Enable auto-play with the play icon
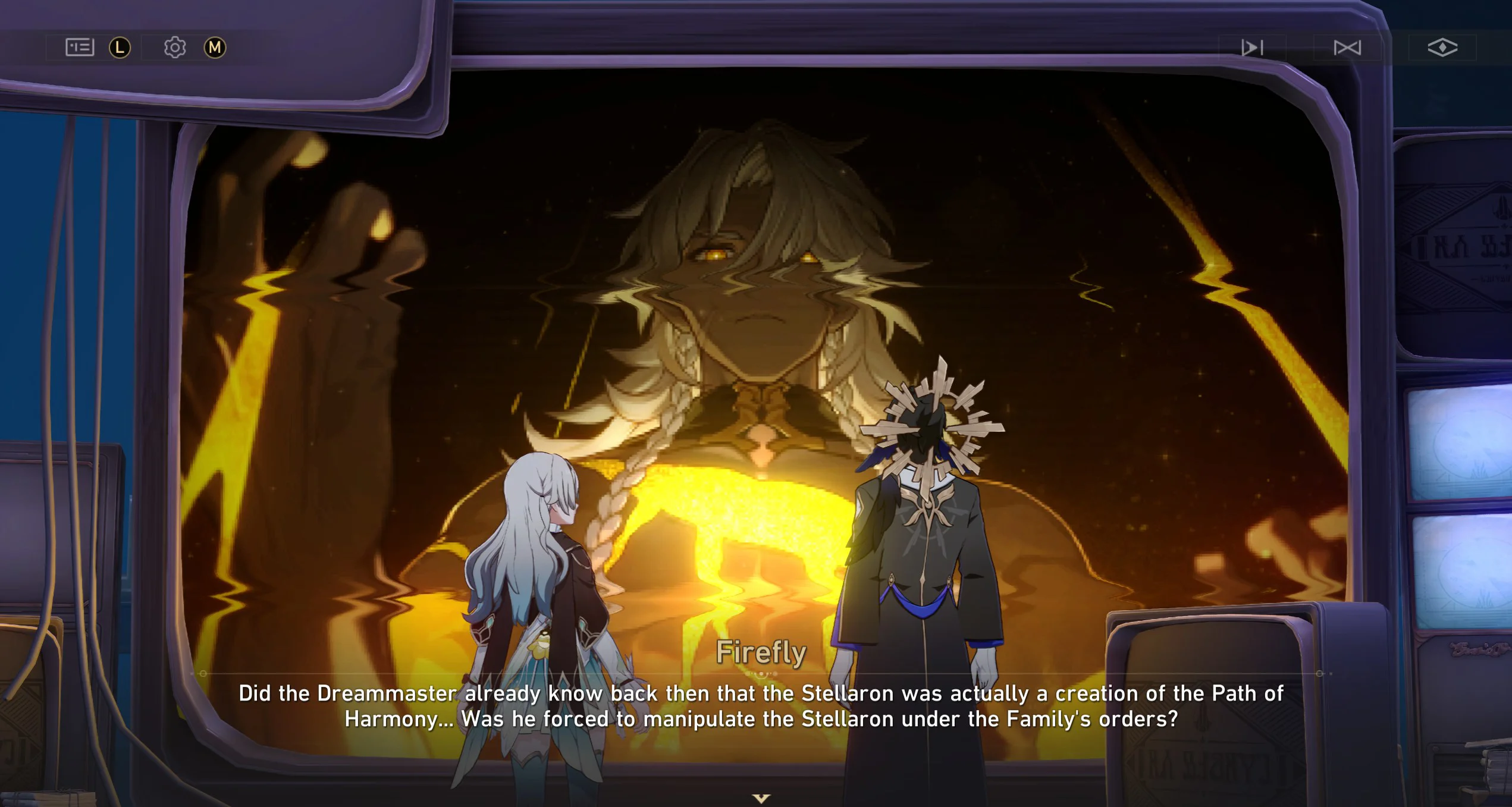Screen dimensions: 1512x807 tap(1251, 48)
